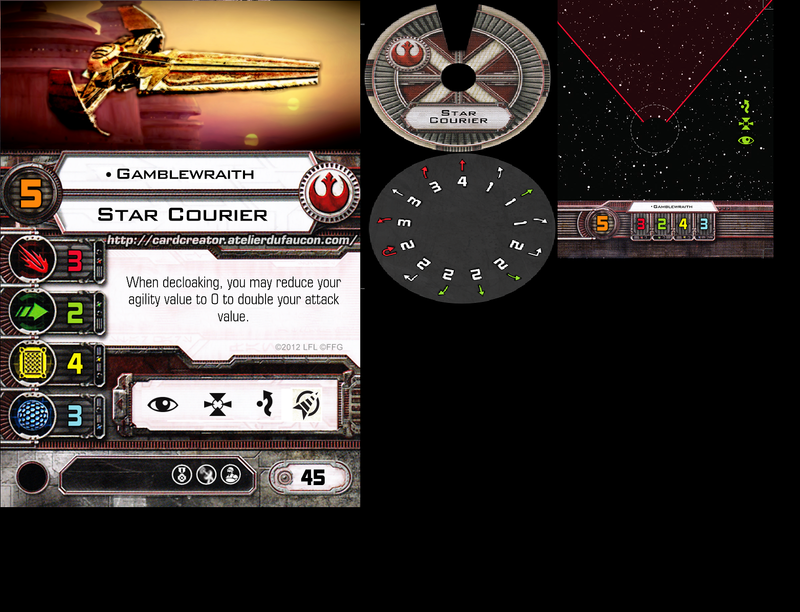Image resolution: width=800 pixels, height=612 pixels.
Task: Pick the evade action icon
Action: pos(262,404)
